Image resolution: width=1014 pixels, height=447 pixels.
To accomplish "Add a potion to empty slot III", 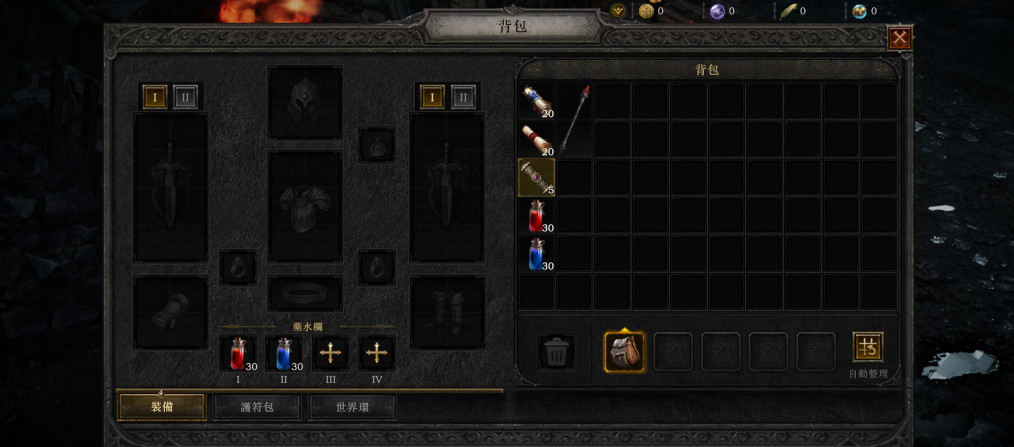I will (331, 353).
